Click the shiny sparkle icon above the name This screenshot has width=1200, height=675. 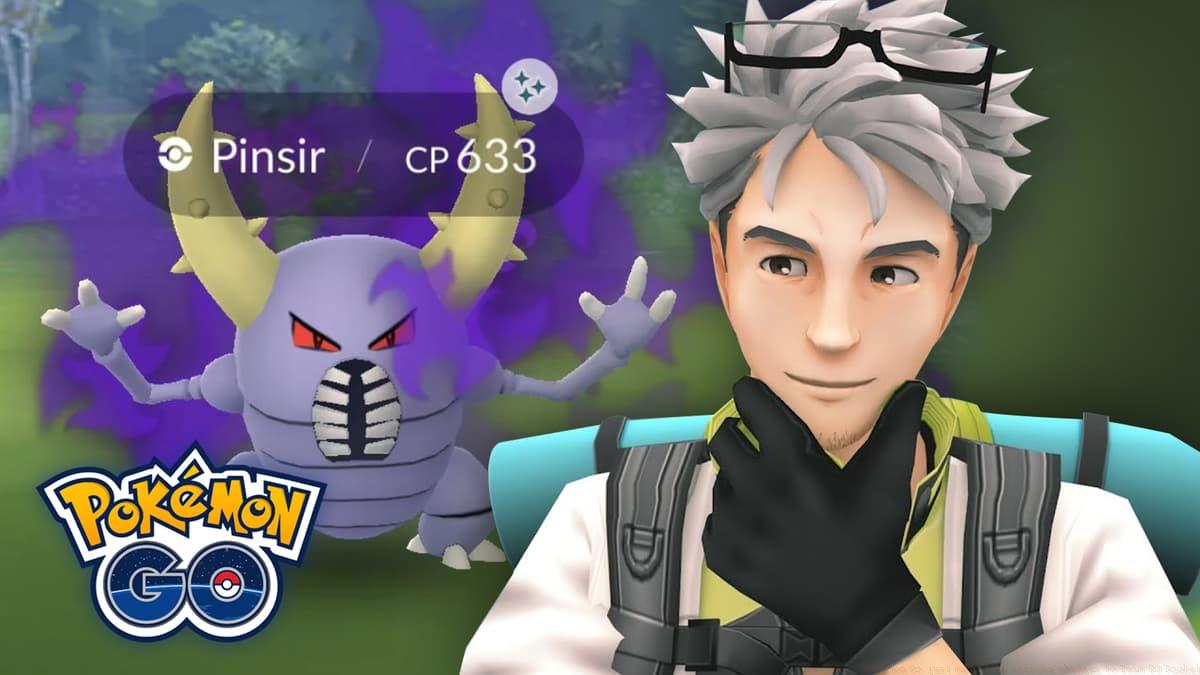tap(530, 87)
